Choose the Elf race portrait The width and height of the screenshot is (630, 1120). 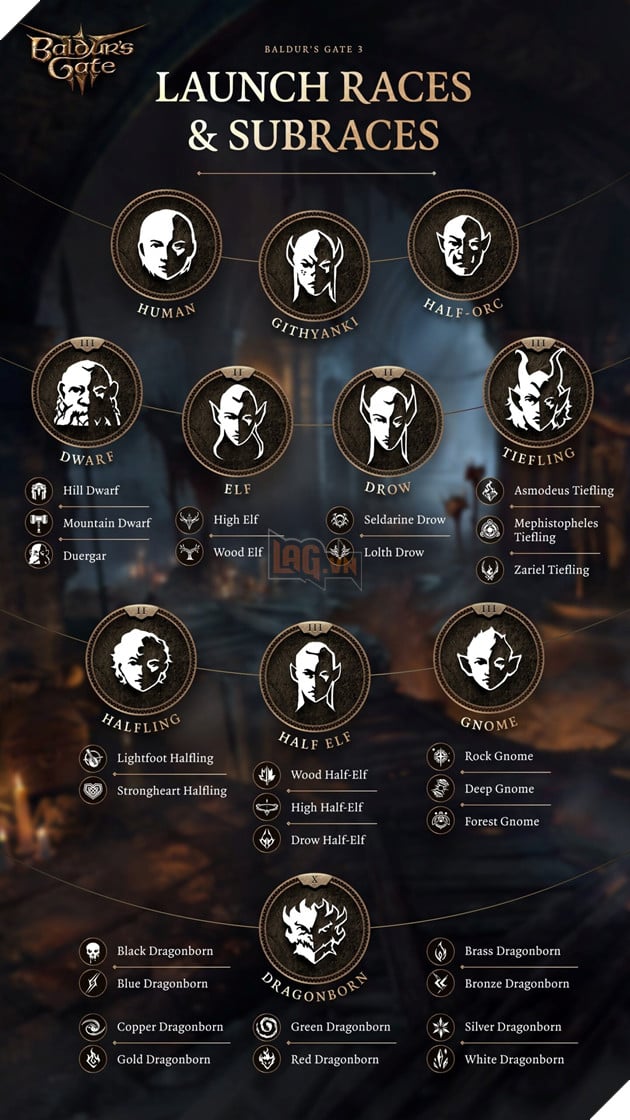coord(237,419)
